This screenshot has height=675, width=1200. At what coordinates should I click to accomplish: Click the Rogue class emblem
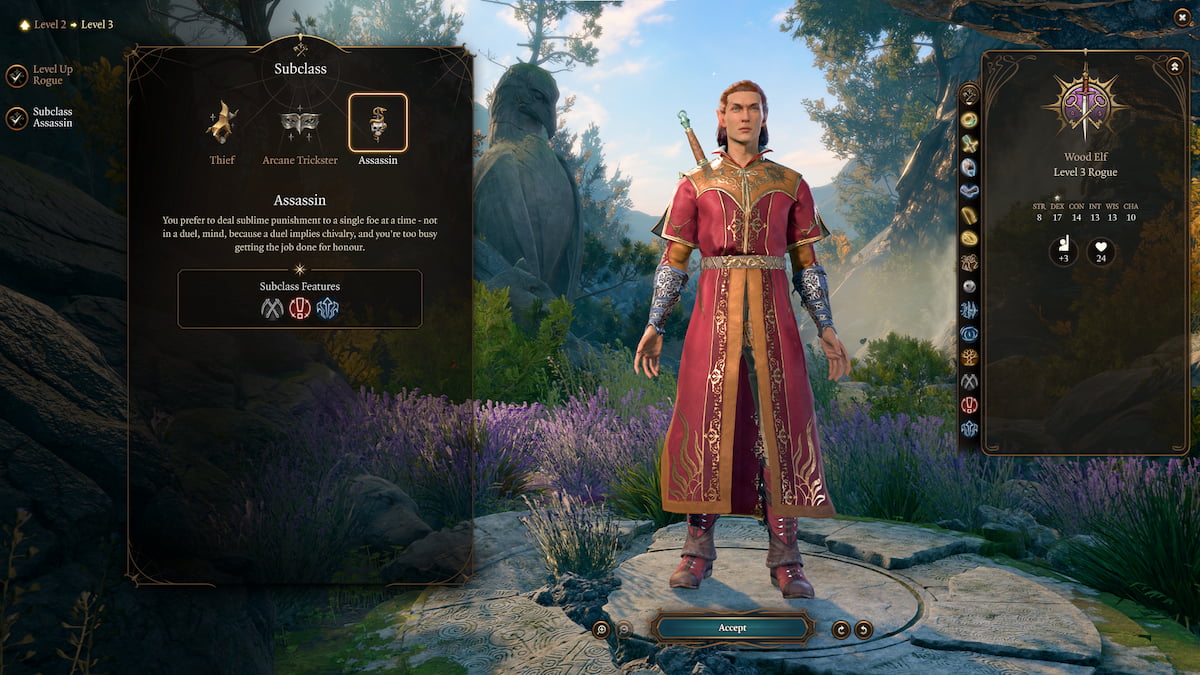(1084, 104)
